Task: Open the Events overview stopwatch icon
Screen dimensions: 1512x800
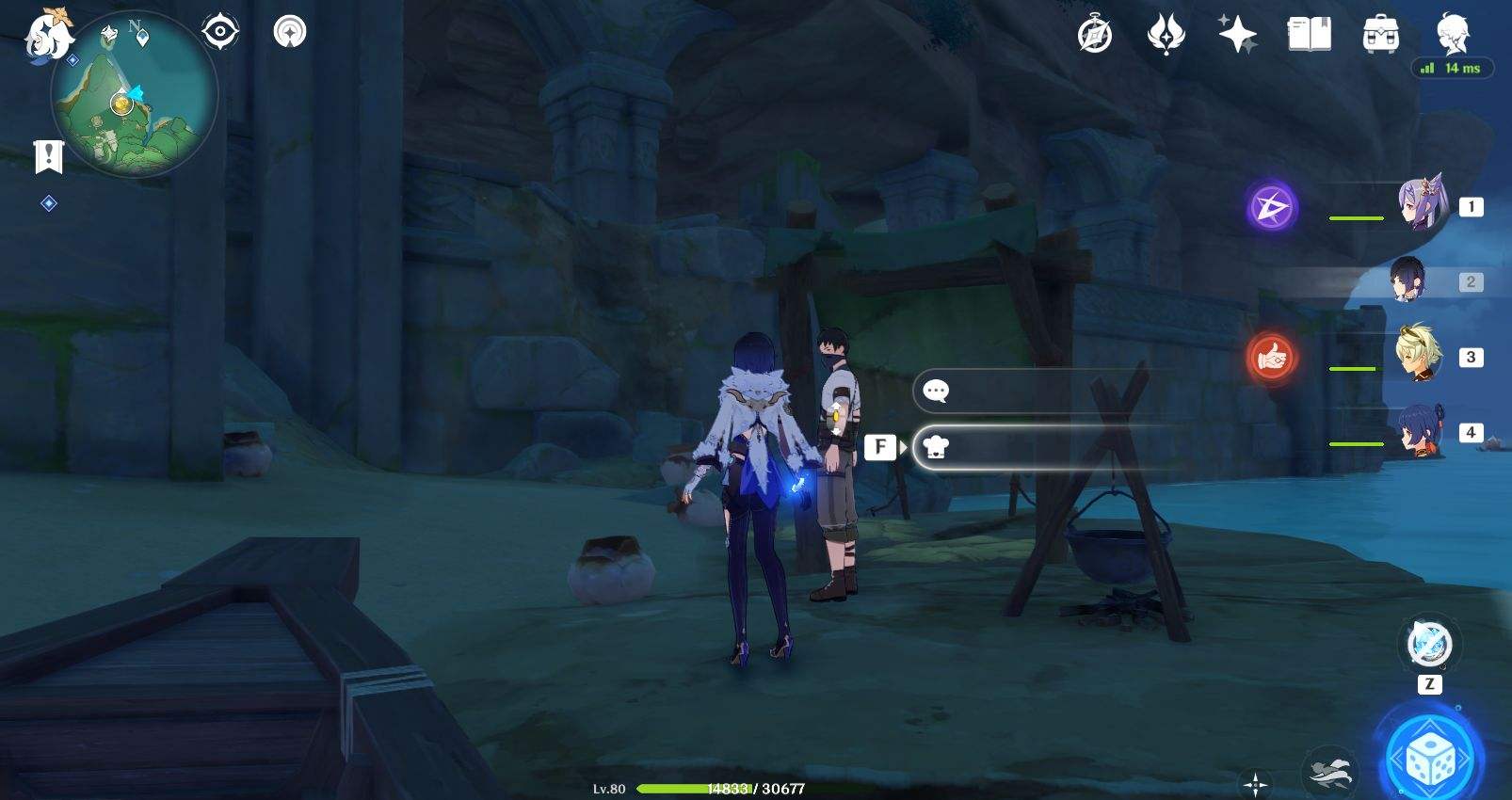Action: (1092, 35)
